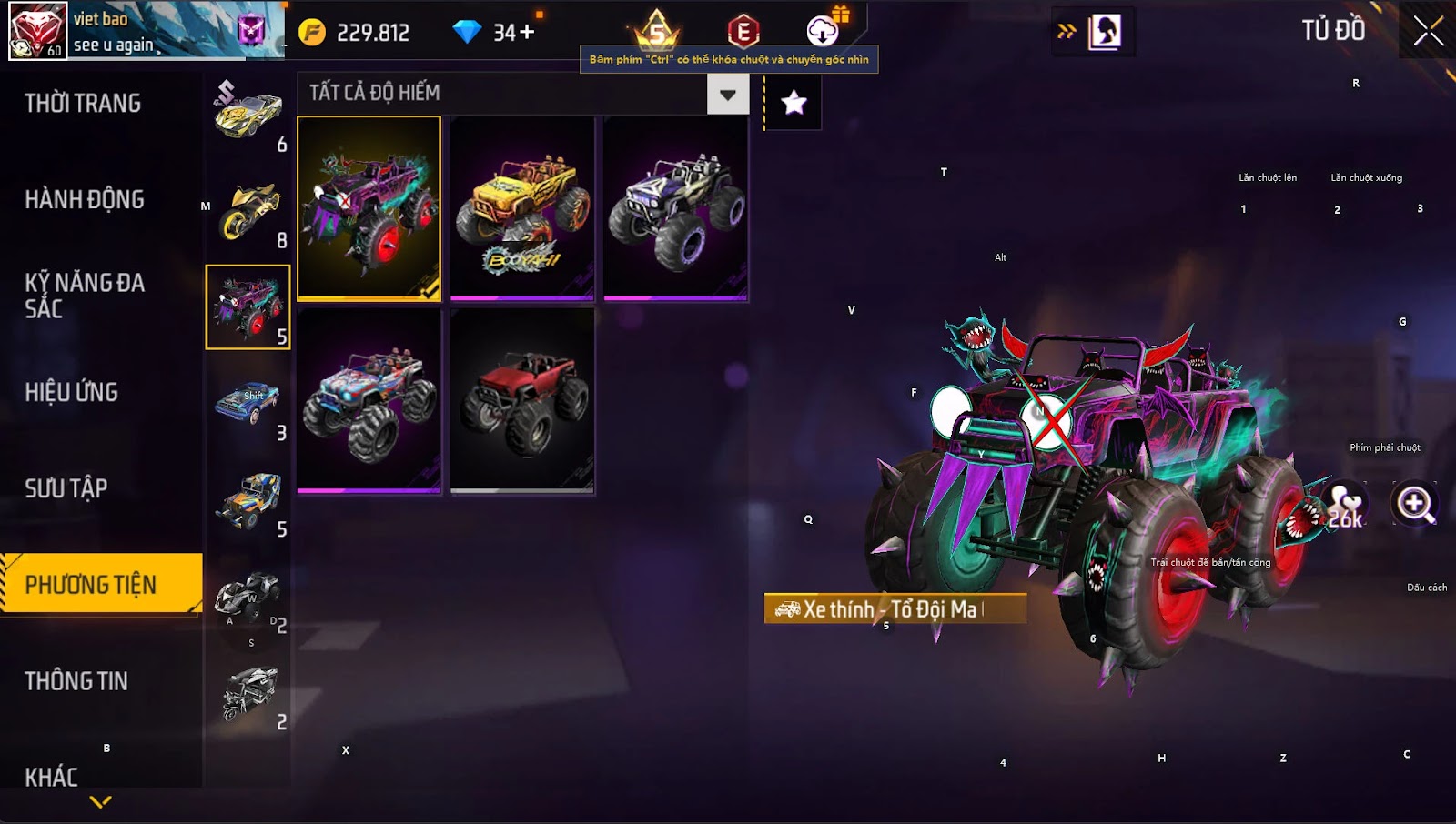Select the red default monster truck skin

(x=521, y=400)
